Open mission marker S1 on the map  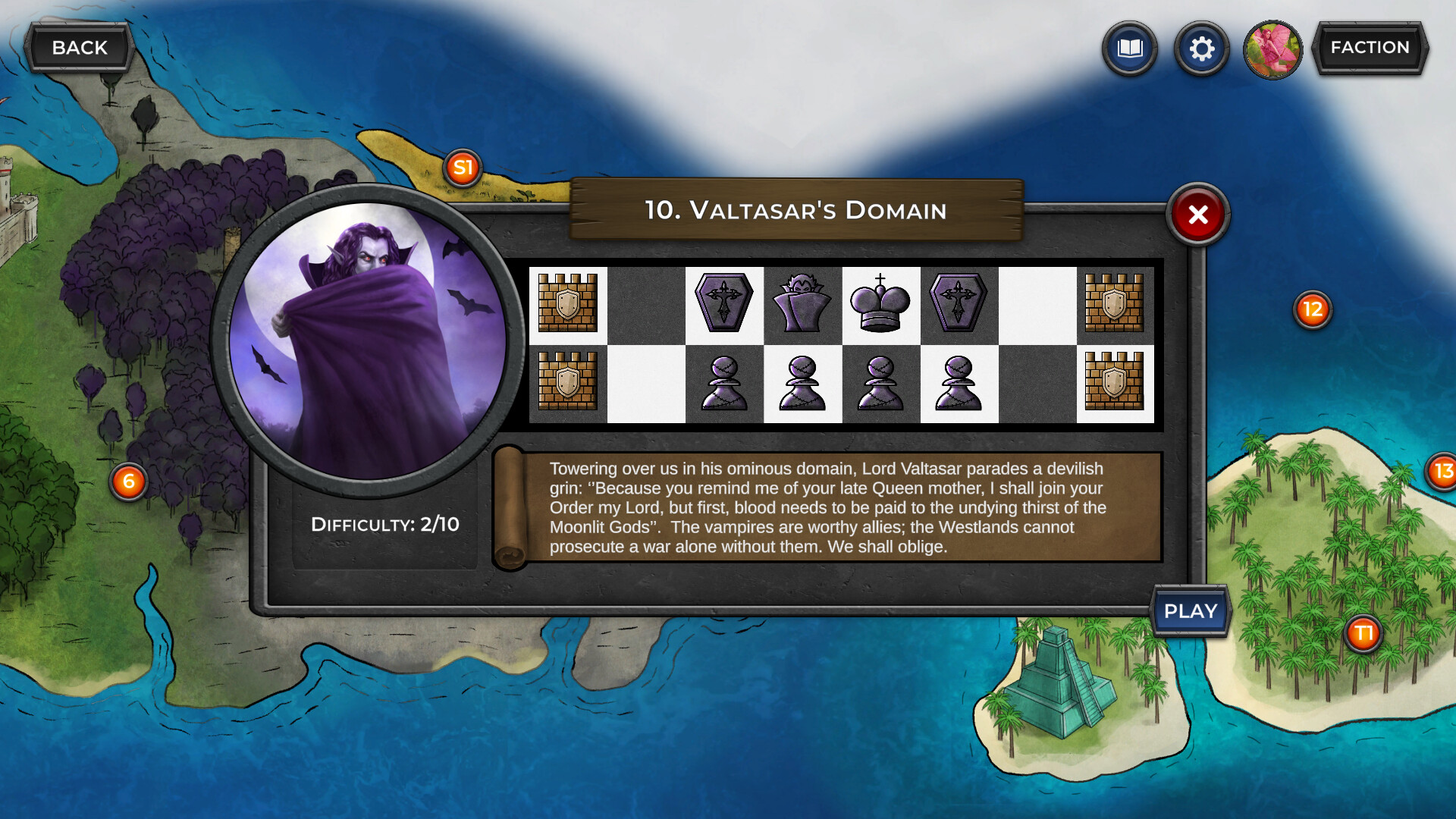[463, 168]
